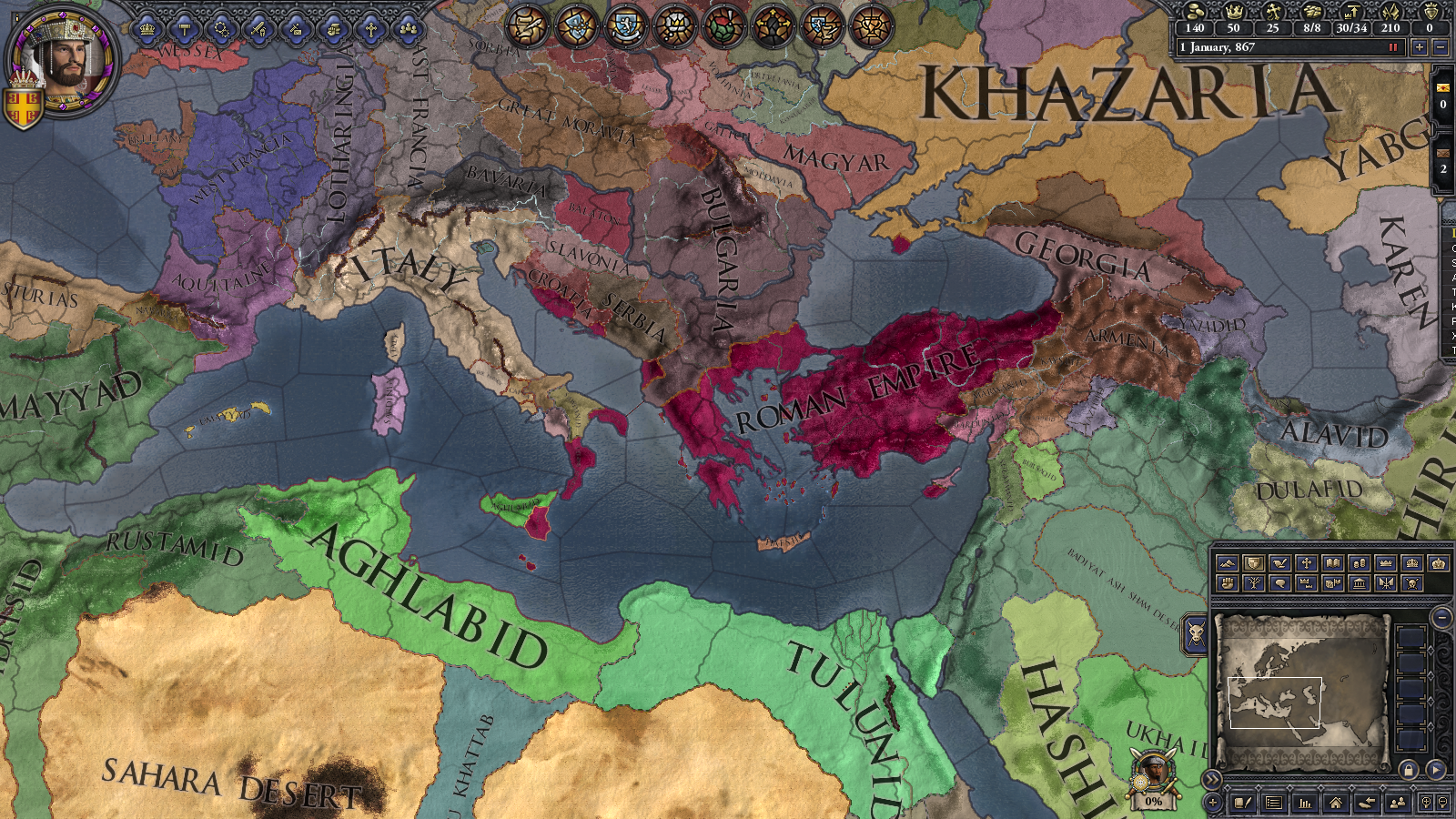Select the terrain map mode icon
1456x819 pixels.
(1227, 564)
